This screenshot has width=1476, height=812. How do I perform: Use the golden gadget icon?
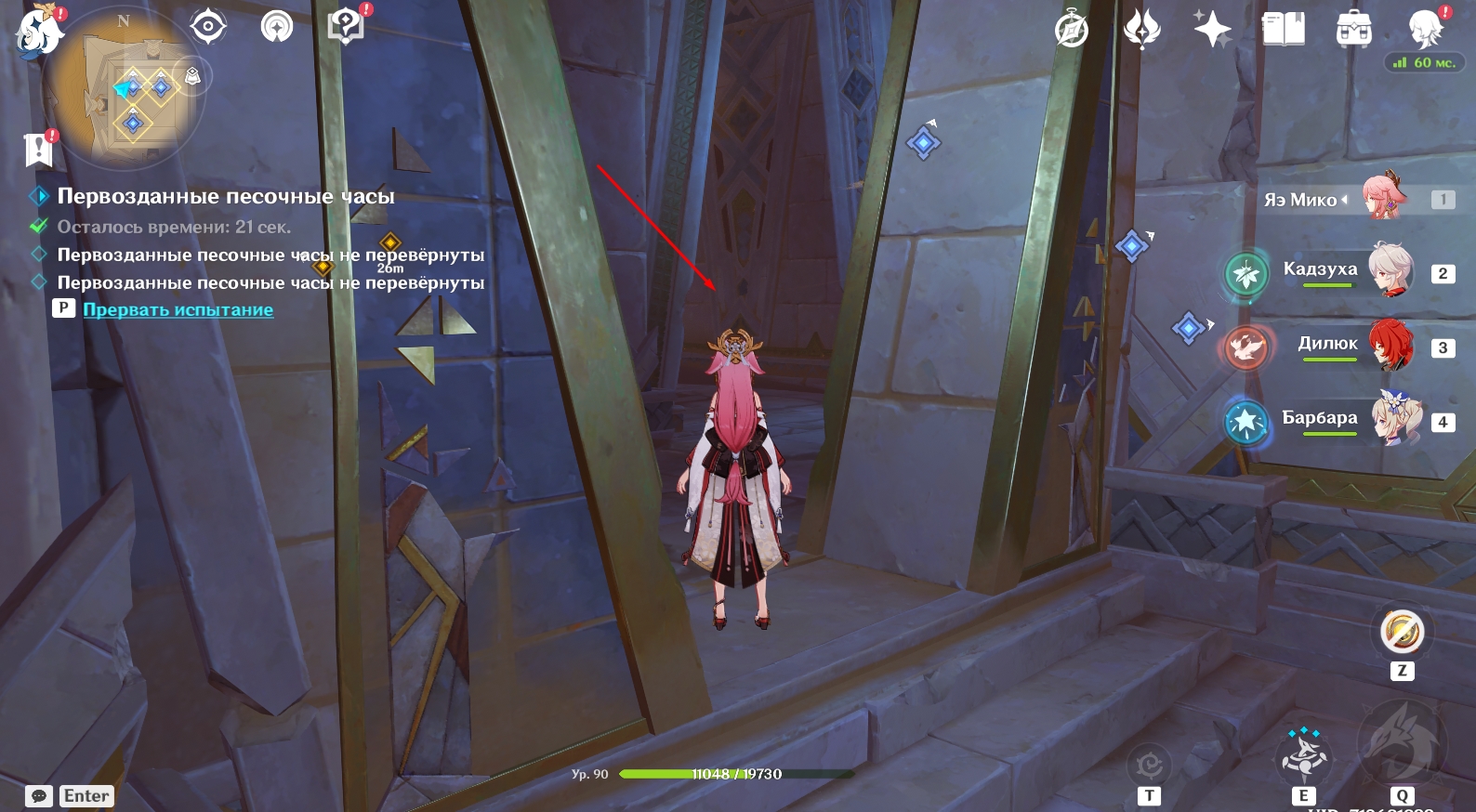(x=1402, y=633)
